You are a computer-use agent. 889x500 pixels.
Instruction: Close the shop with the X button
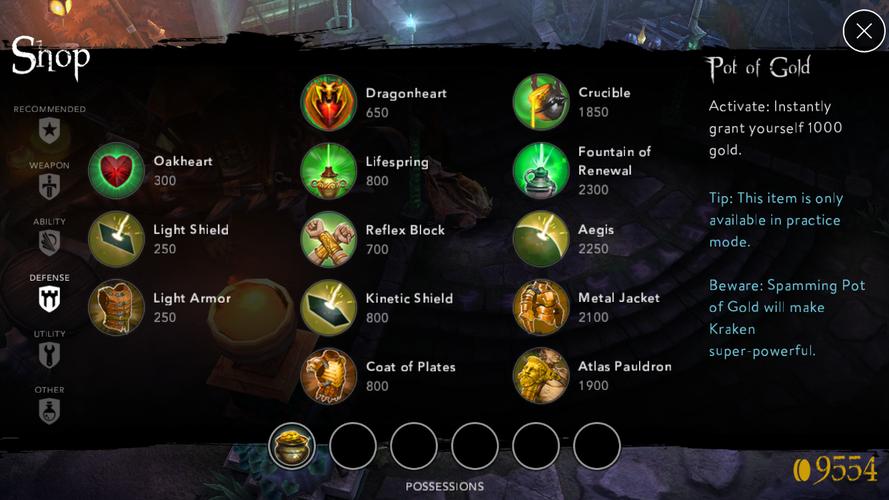pos(863,31)
